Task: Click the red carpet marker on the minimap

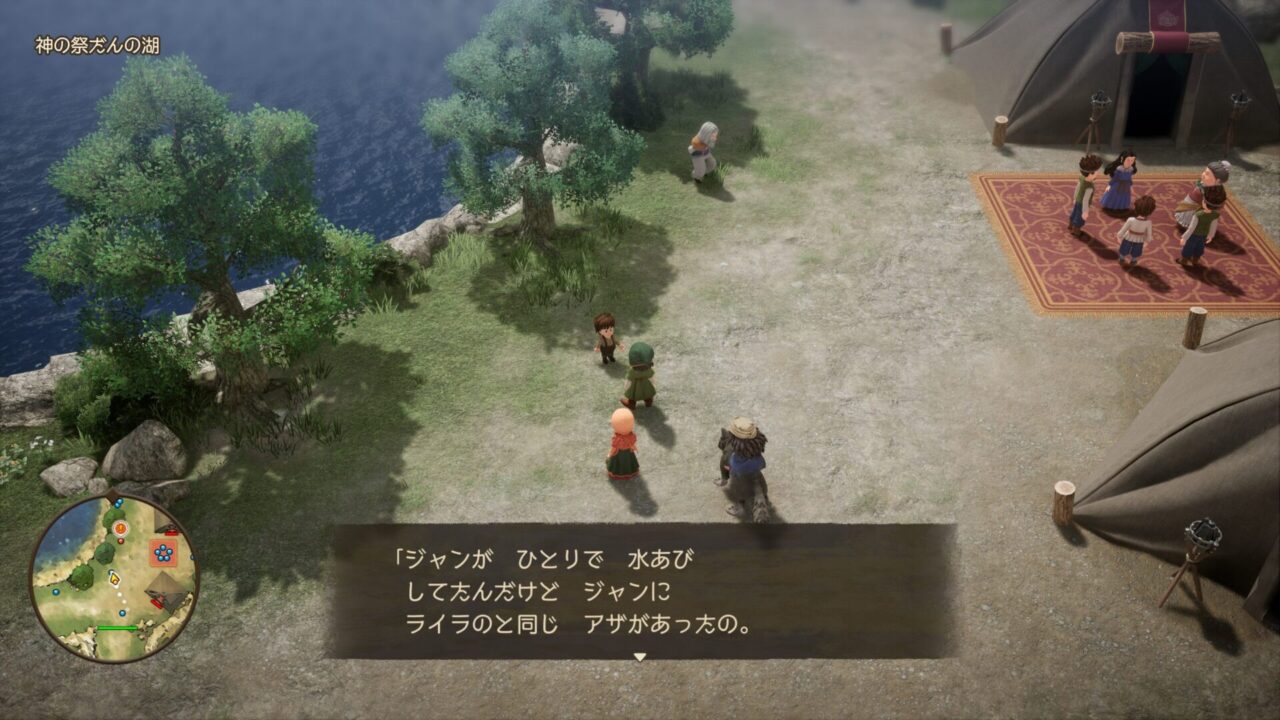Action: (x=163, y=552)
